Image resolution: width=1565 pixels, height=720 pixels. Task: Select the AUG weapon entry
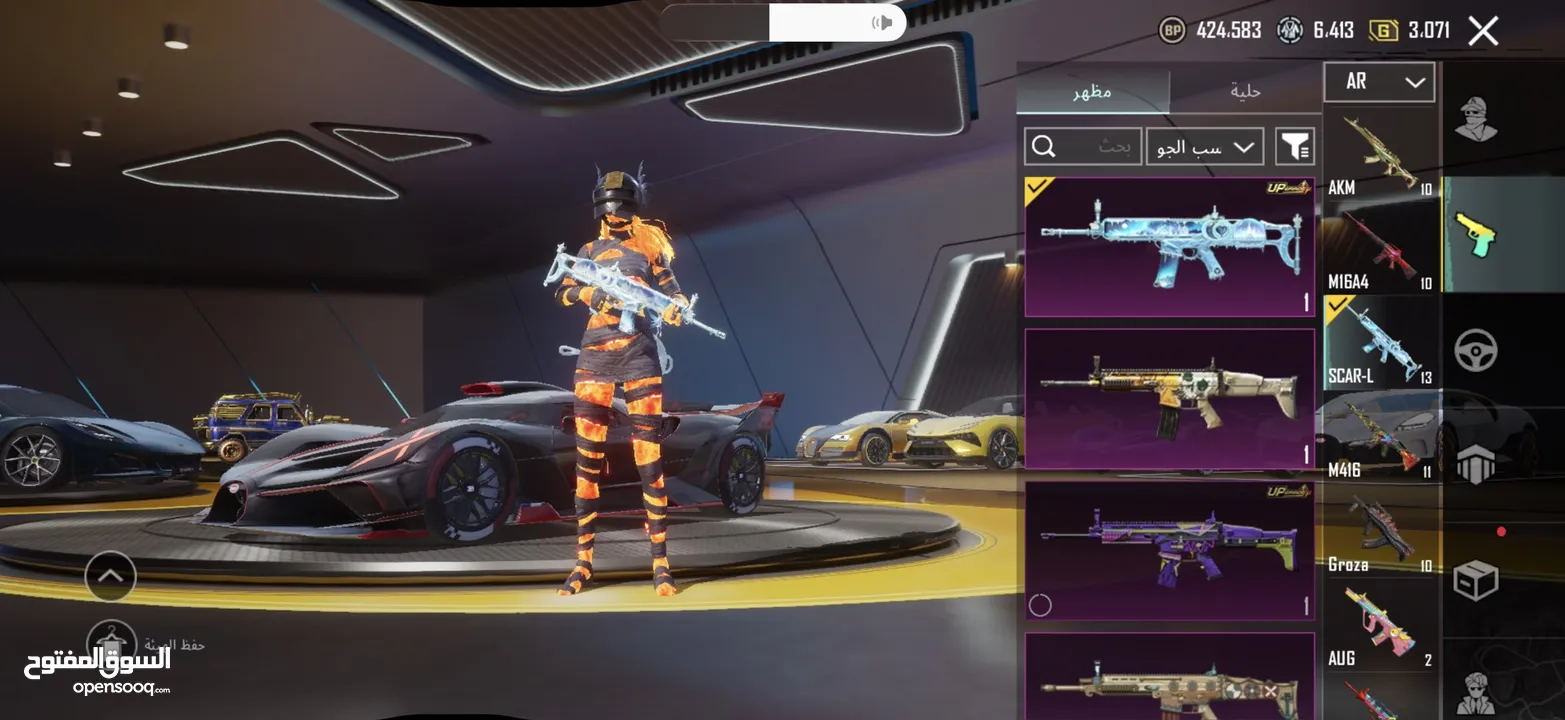click(1381, 624)
